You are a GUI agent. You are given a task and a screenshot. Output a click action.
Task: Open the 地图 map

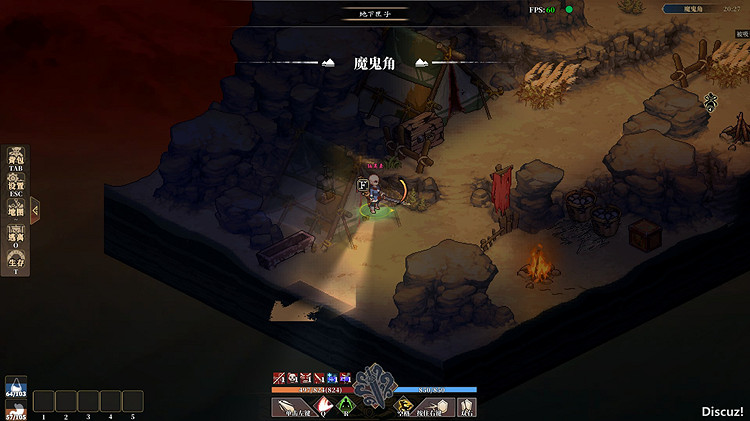point(15,210)
